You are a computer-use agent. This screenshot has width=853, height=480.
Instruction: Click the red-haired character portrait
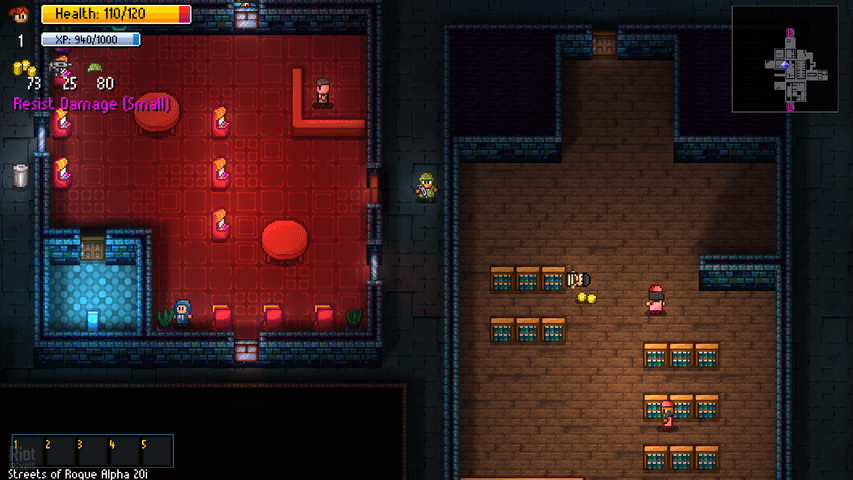click(x=18, y=14)
